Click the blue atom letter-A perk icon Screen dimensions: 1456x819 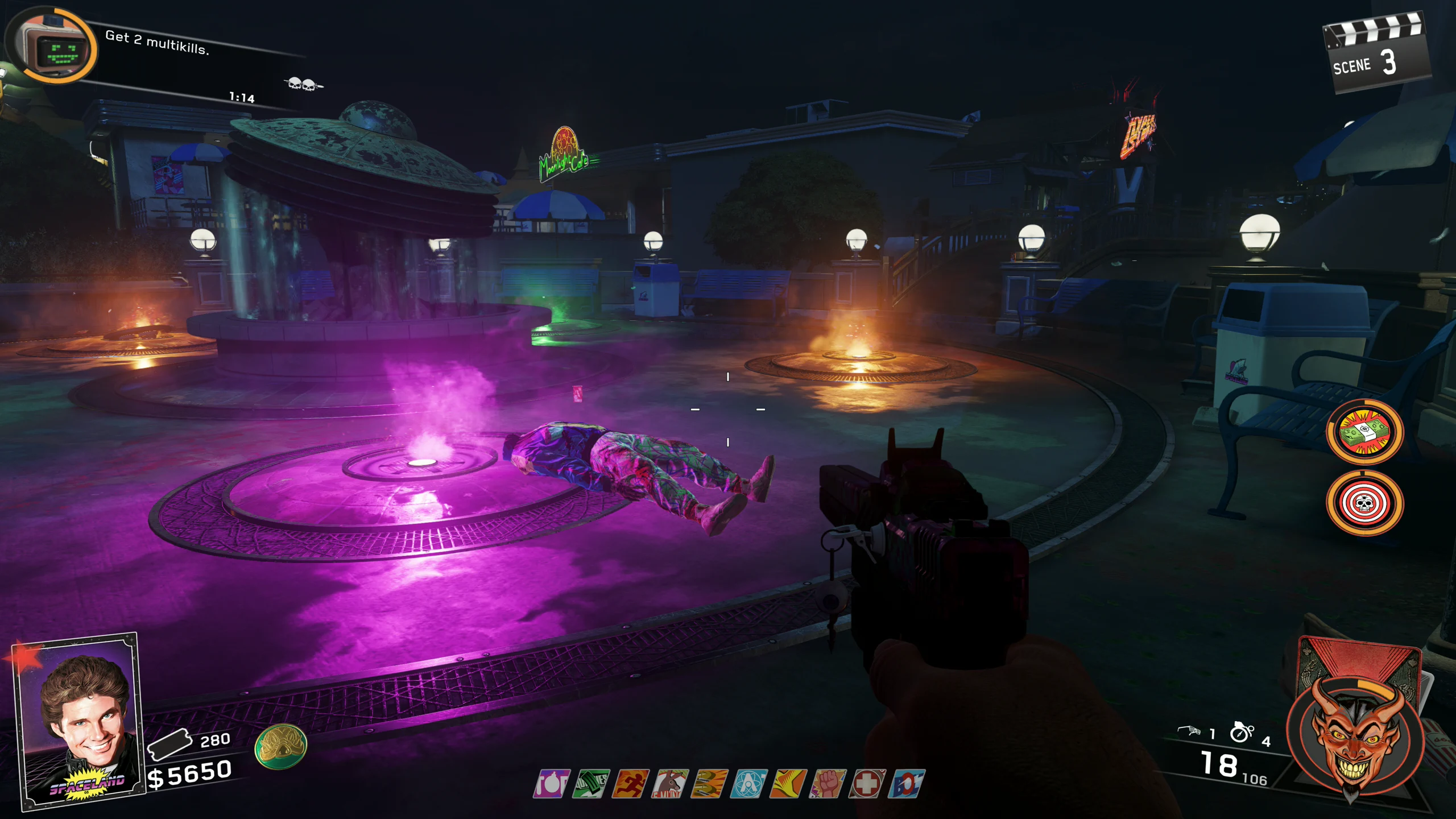click(x=748, y=784)
